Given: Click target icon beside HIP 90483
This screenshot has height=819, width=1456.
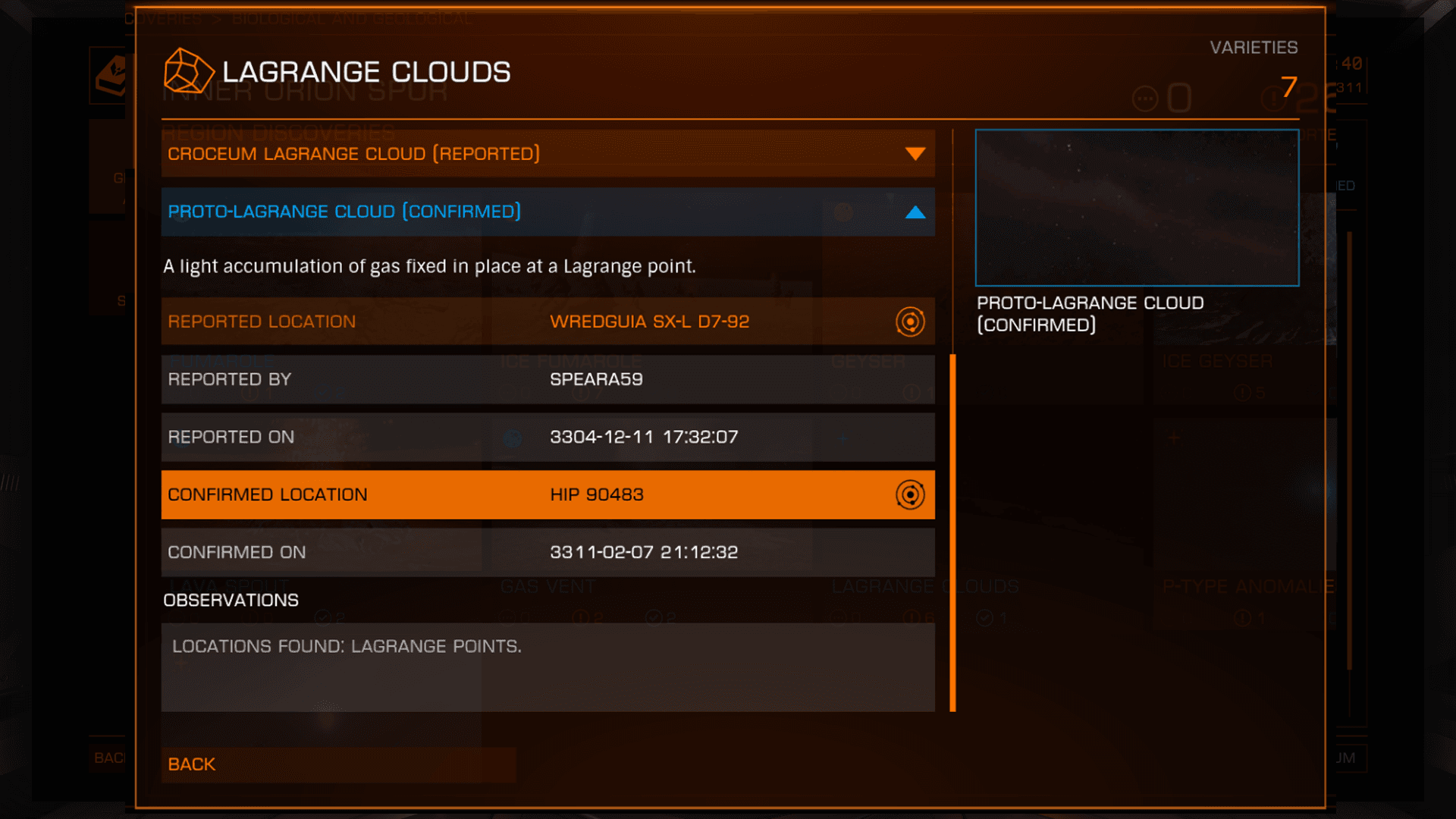Looking at the screenshot, I should [x=910, y=494].
